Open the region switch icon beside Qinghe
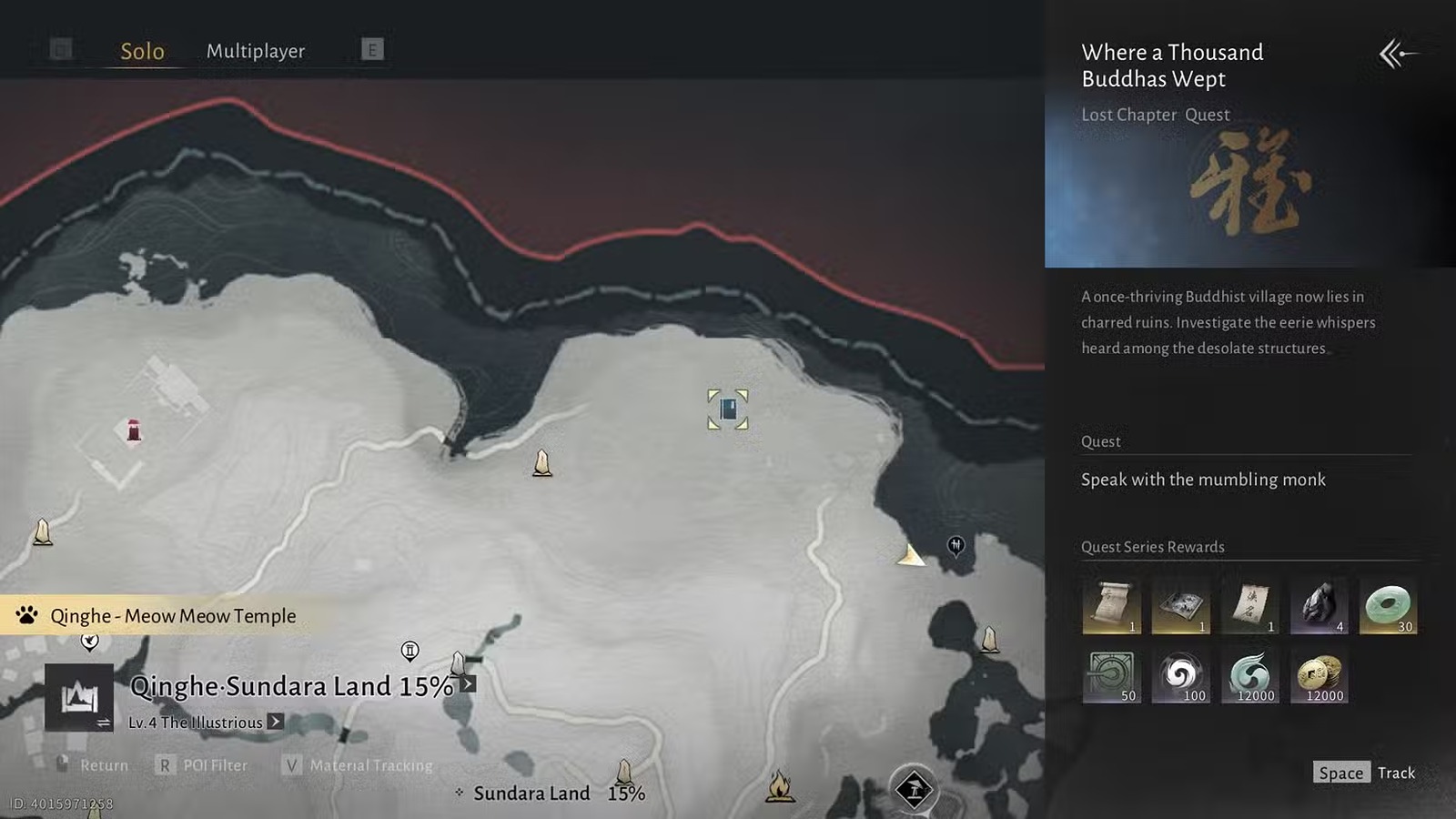Viewport: 1456px width, 819px height. (79, 699)
